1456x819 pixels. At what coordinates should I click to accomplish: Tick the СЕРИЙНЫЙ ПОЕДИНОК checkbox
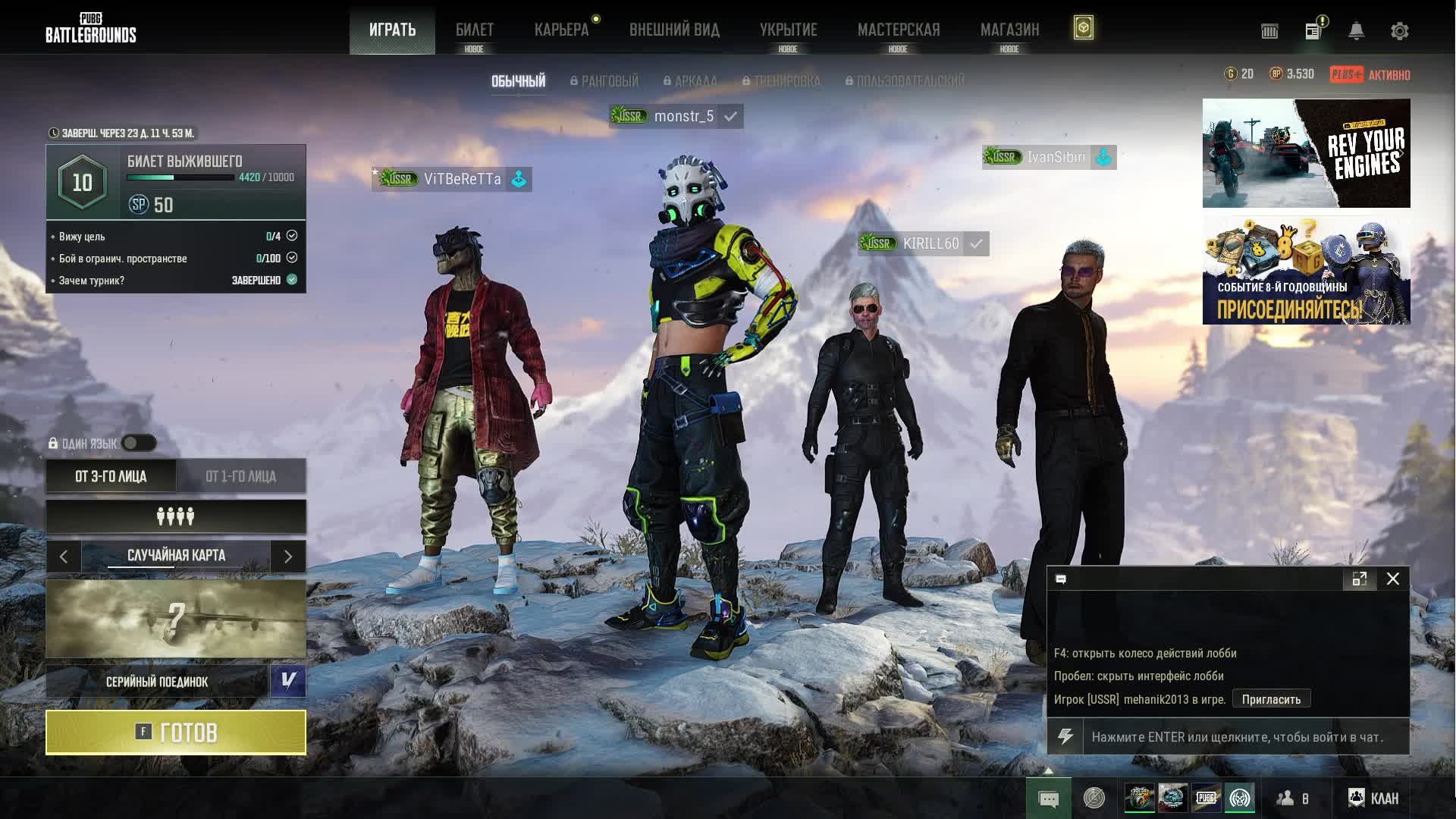coord(288,681)
